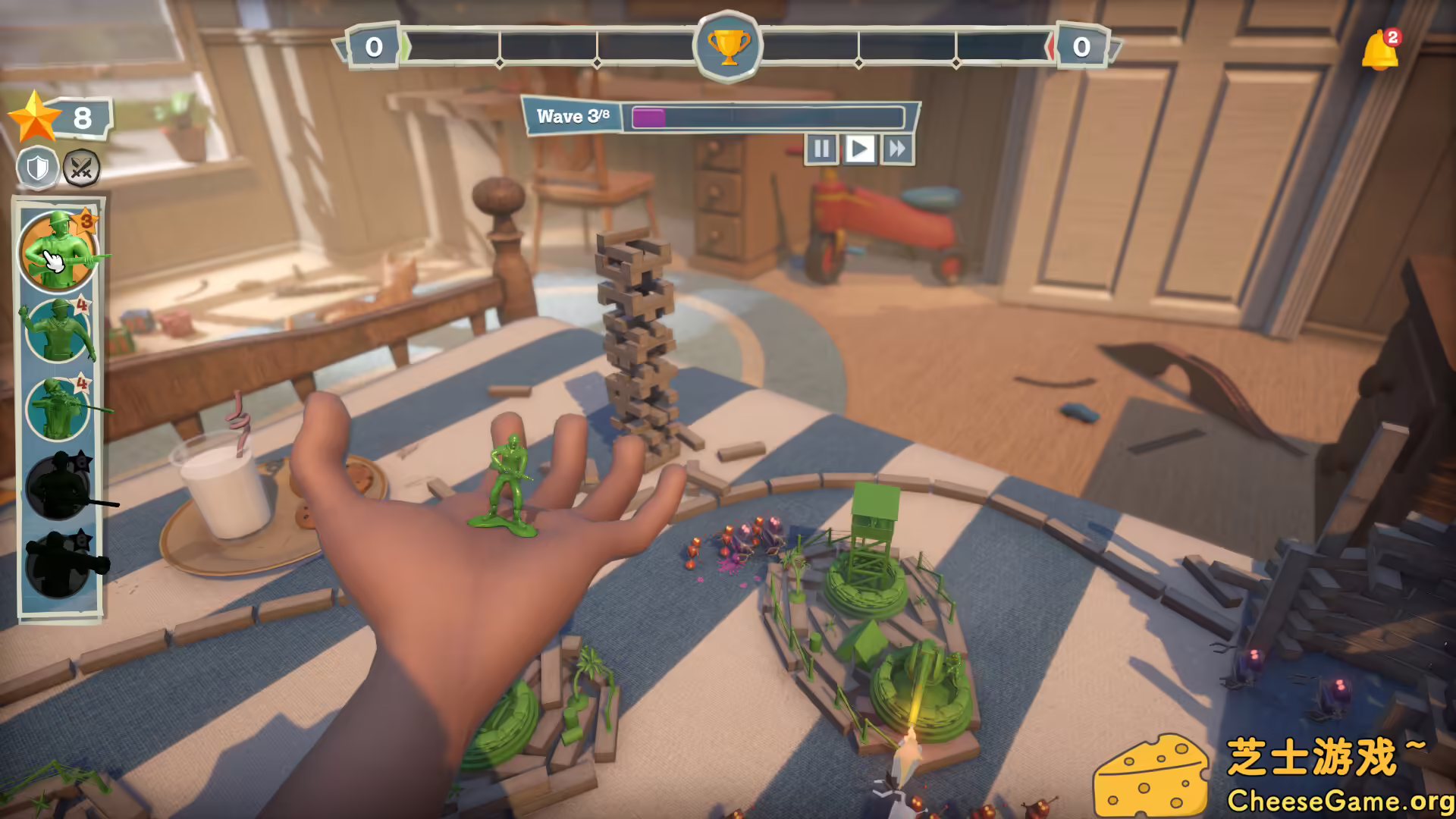Viewport: 1456px width, 819px height.
Task: Click the shield defense icon
Action: (x=36, y=167)
